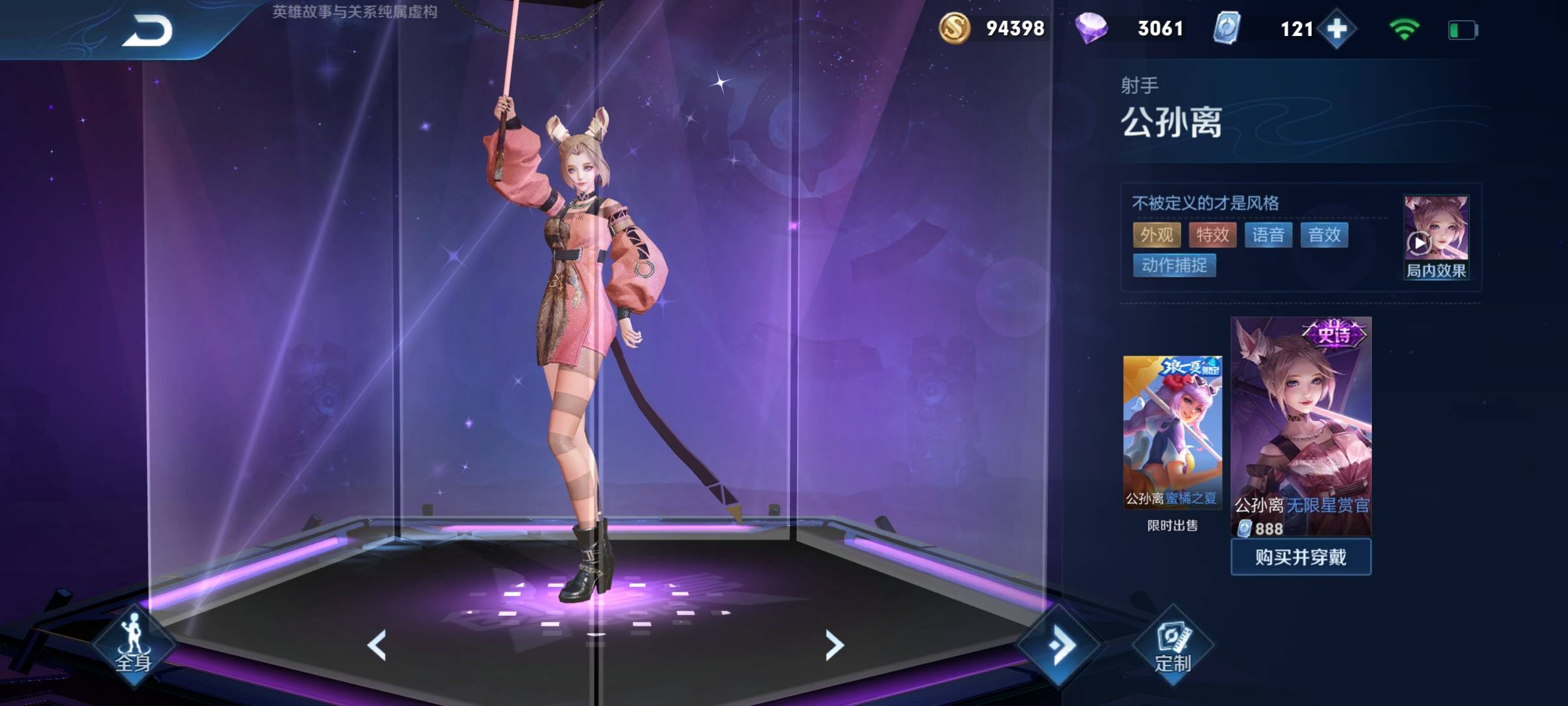Choose the 音效 sound effects tag

pos(1324,235)
